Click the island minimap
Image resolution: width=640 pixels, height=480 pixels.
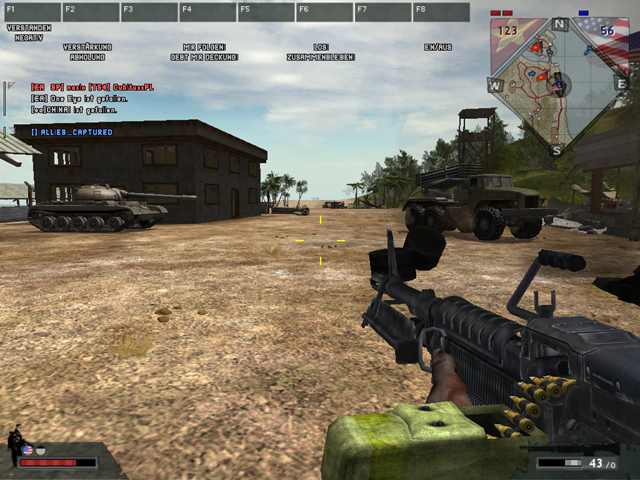(x=555, y=85)
